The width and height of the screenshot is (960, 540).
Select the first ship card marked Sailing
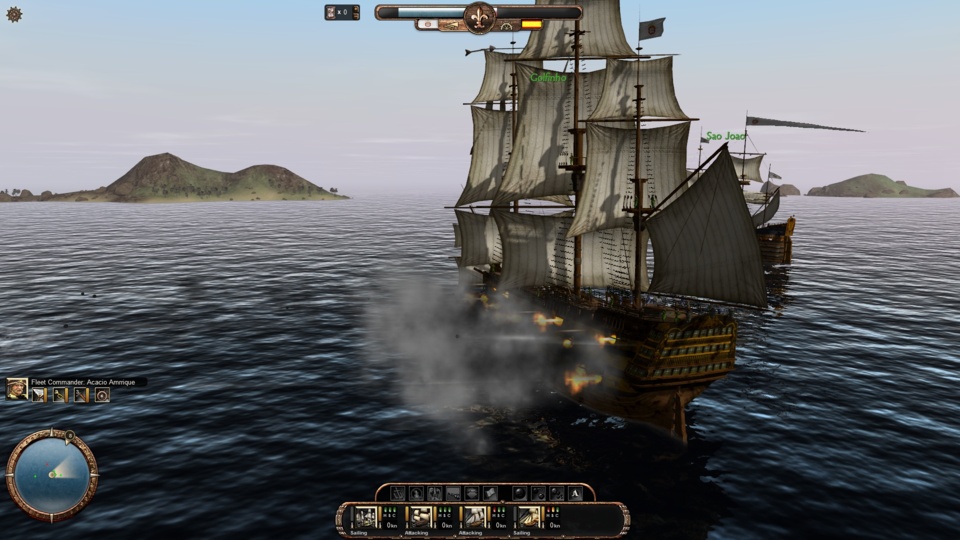pos(365,518)
